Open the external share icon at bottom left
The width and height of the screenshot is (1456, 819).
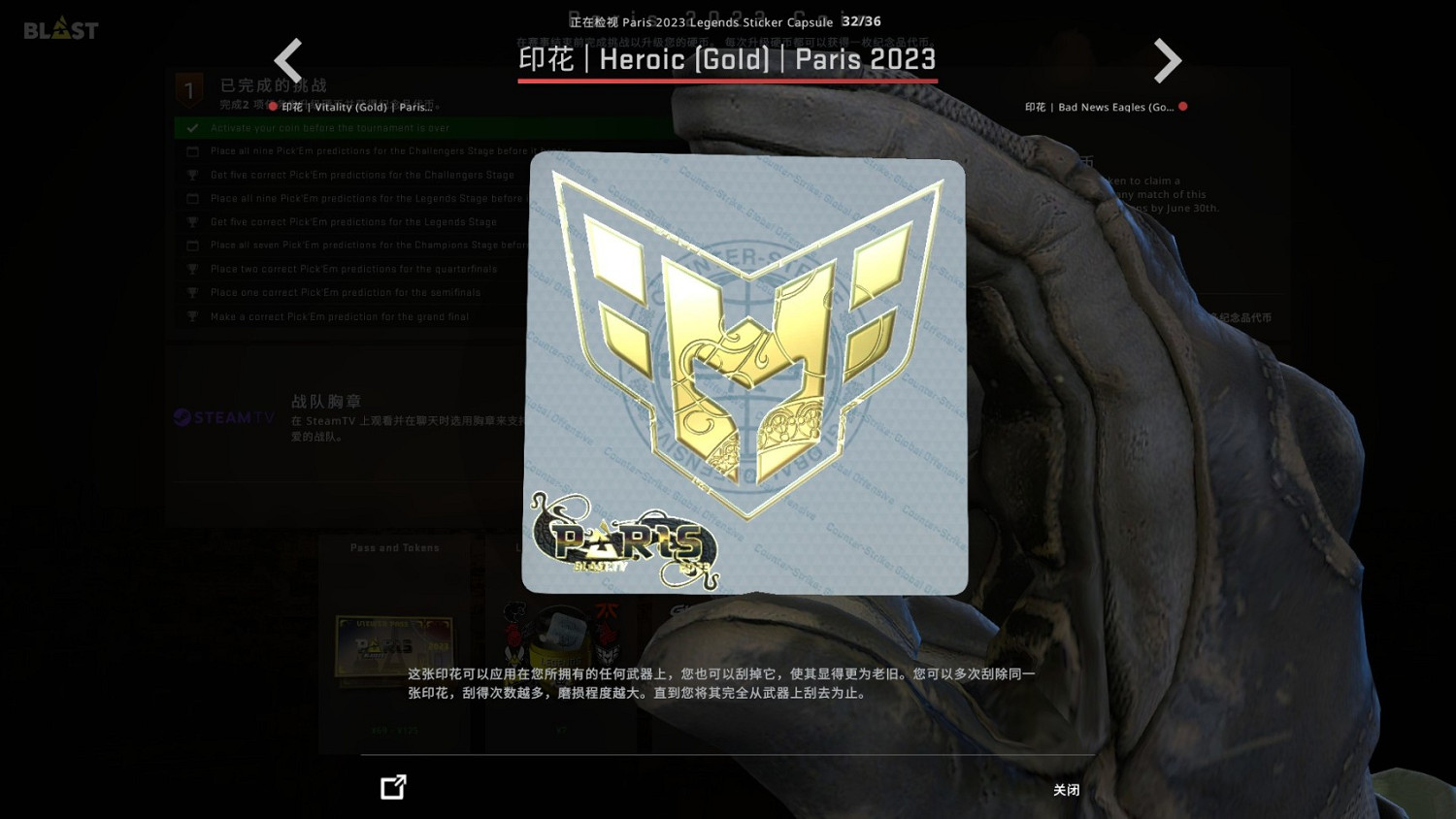(x=392, y=787)
